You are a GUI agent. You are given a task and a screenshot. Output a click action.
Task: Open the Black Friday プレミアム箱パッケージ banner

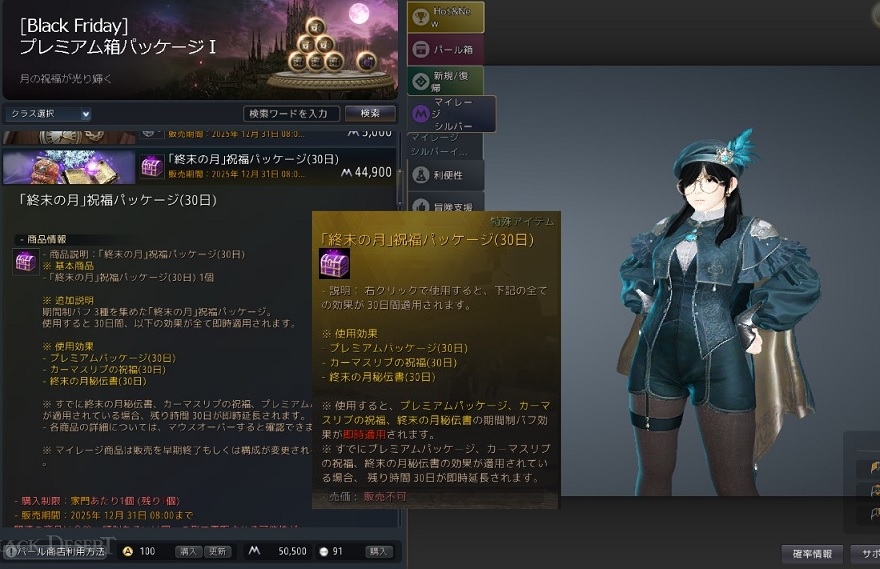(x=200, y=48)
